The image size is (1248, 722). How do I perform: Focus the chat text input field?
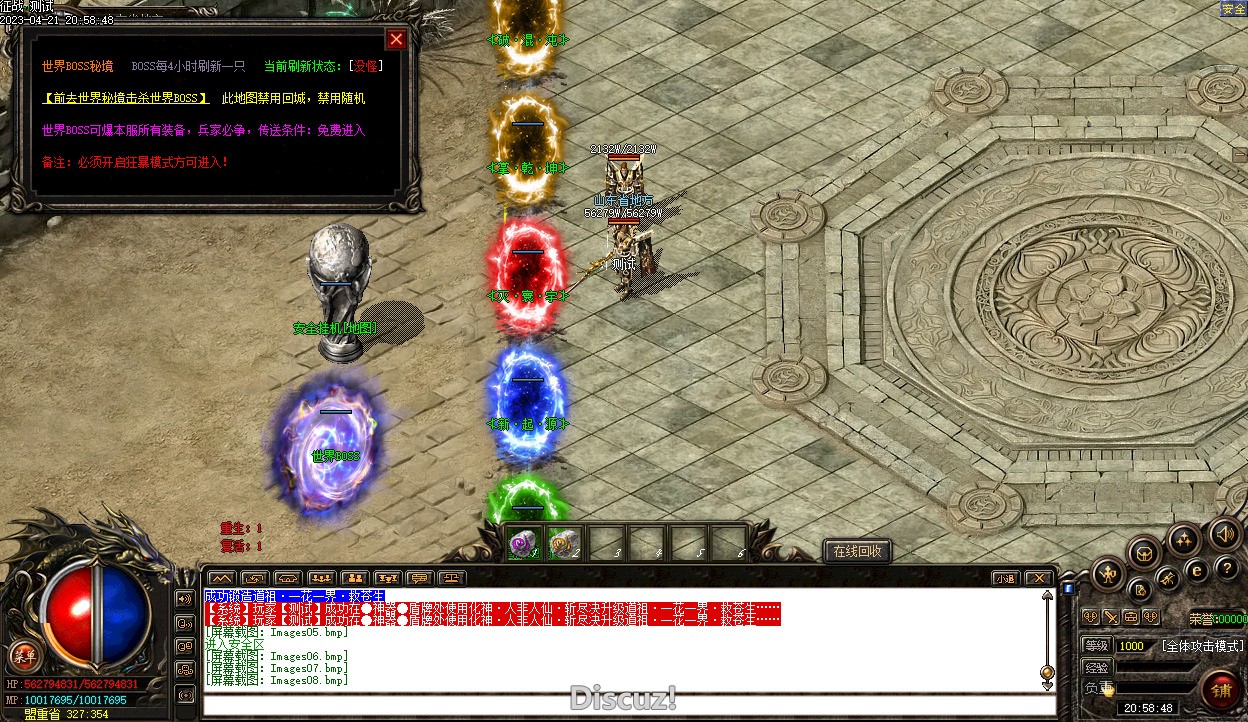[628, 704]
